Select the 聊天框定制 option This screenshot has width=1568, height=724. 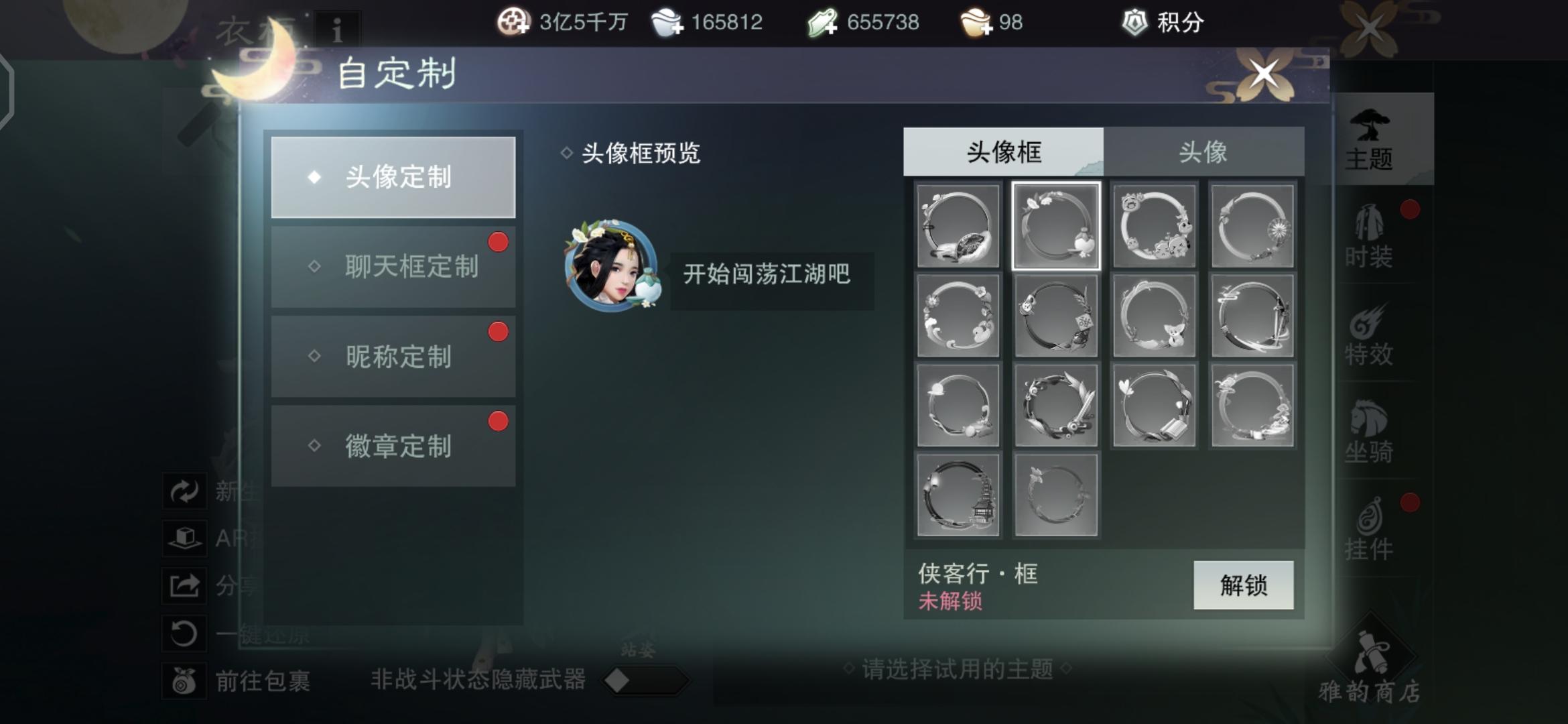click(x=394, y=266)
